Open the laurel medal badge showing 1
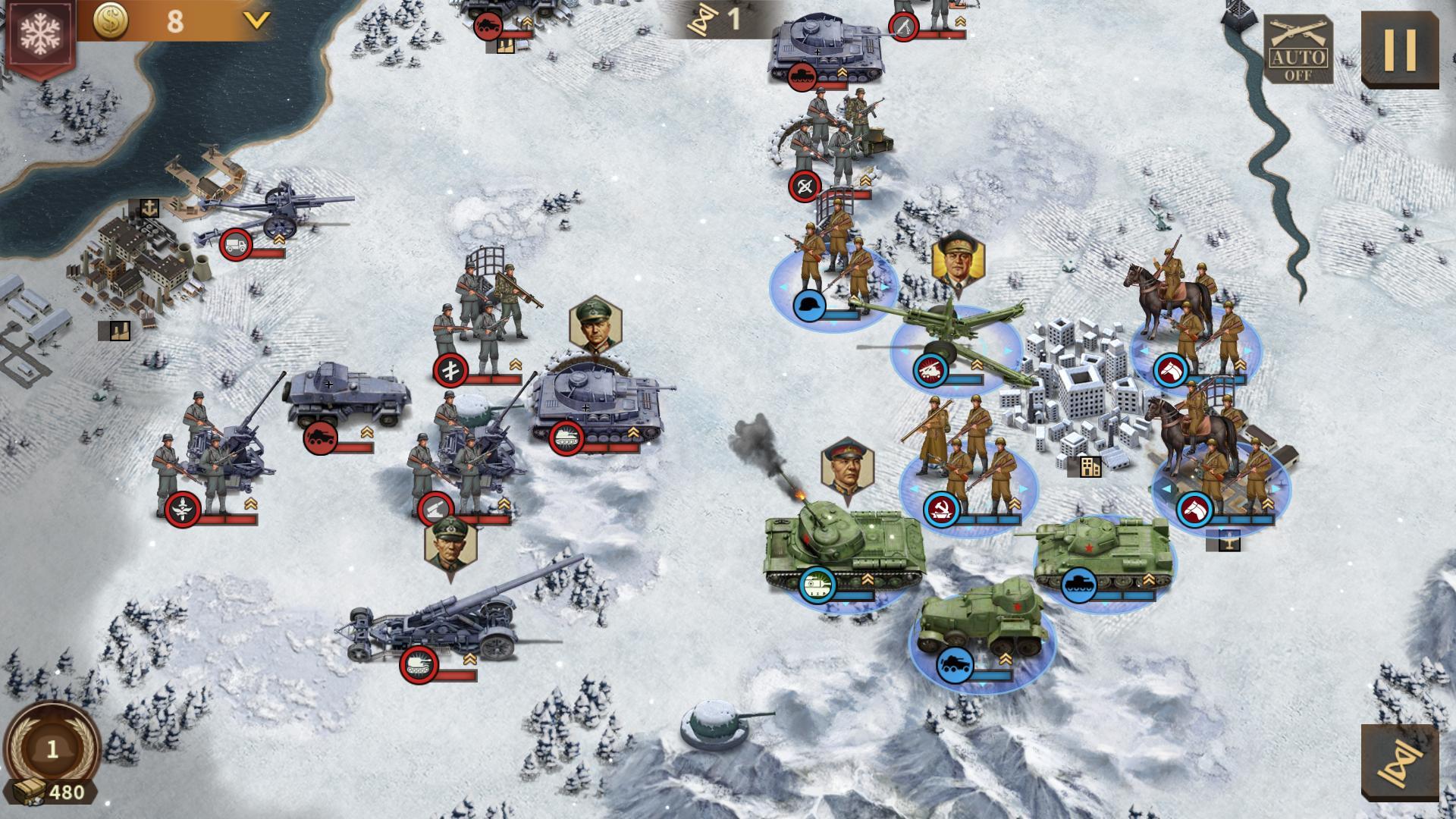The width and height of the screenshot is (1456, 819). (52, 749)
